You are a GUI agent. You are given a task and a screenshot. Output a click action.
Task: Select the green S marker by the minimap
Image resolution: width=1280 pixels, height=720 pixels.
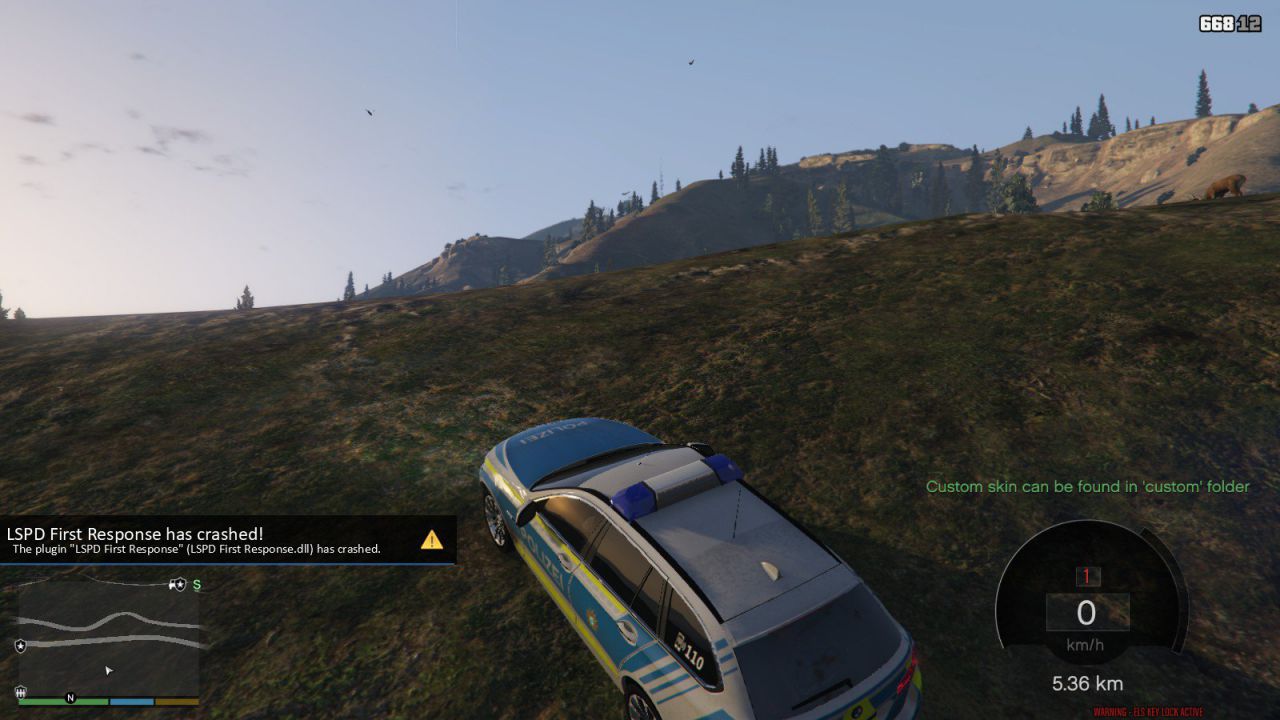[196, 585]
